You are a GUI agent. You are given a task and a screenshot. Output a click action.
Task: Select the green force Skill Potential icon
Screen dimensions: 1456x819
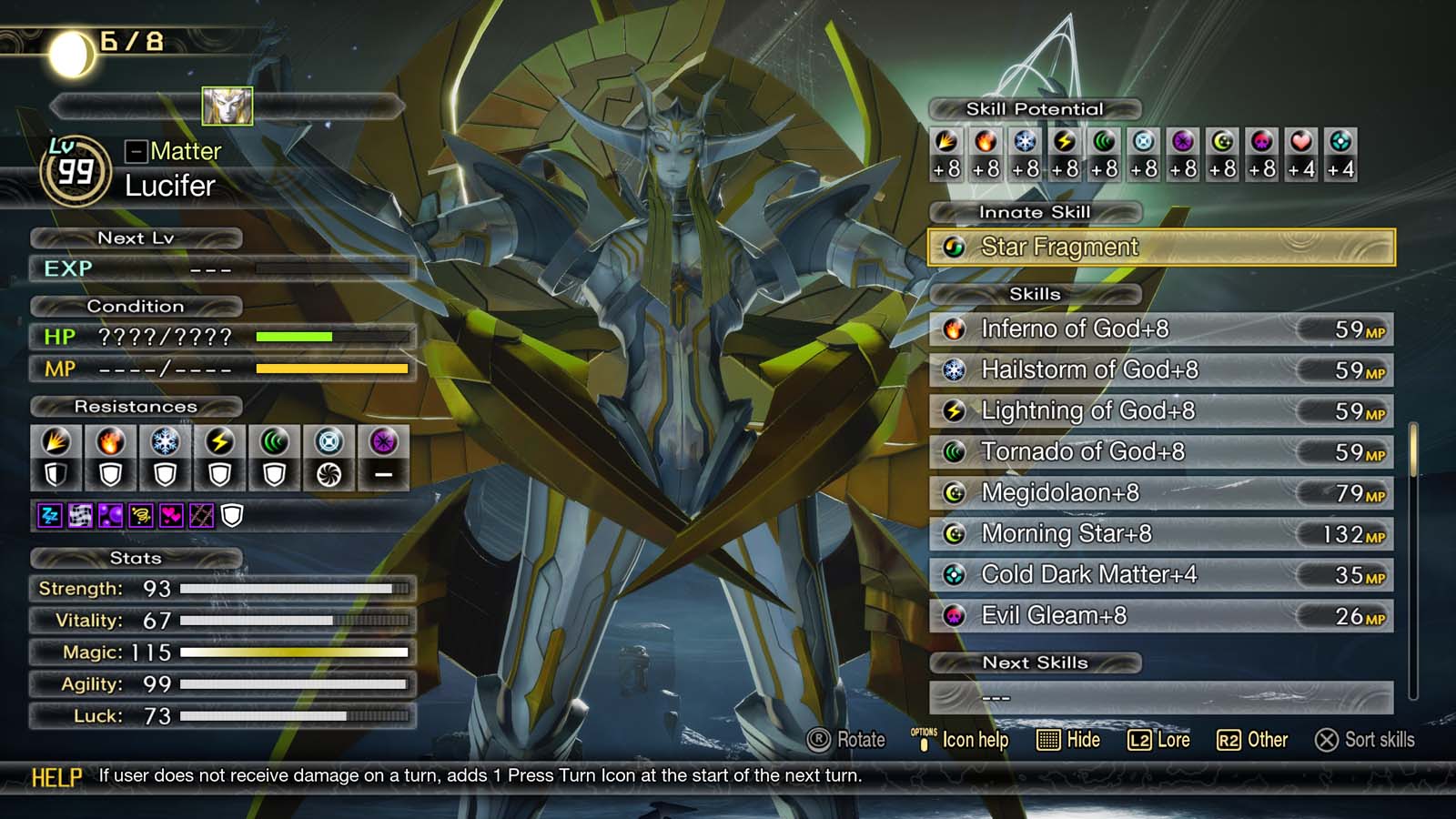point(1104,141)
